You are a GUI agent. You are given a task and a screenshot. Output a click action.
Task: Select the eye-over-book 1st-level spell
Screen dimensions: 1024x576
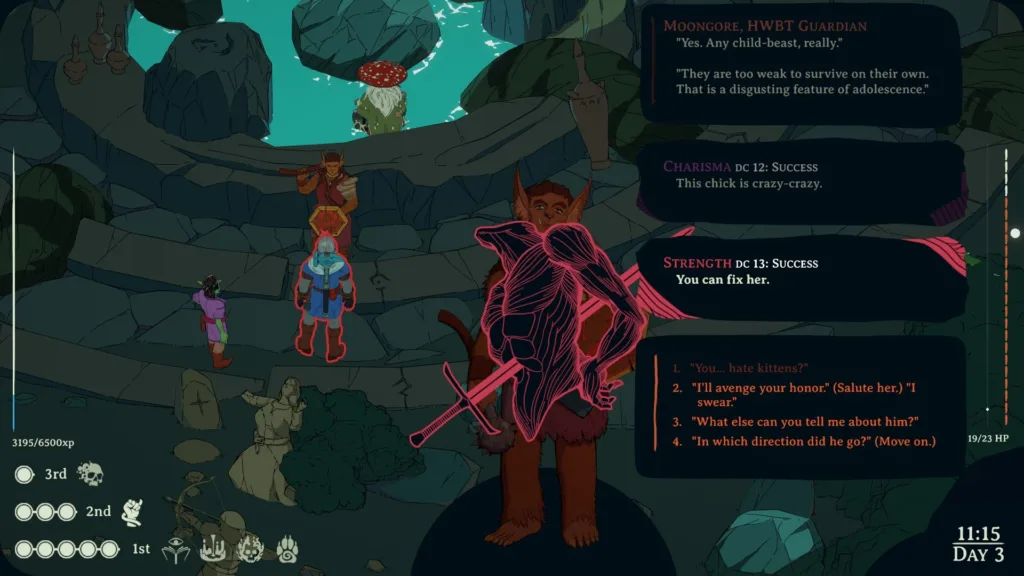point(176,549)
